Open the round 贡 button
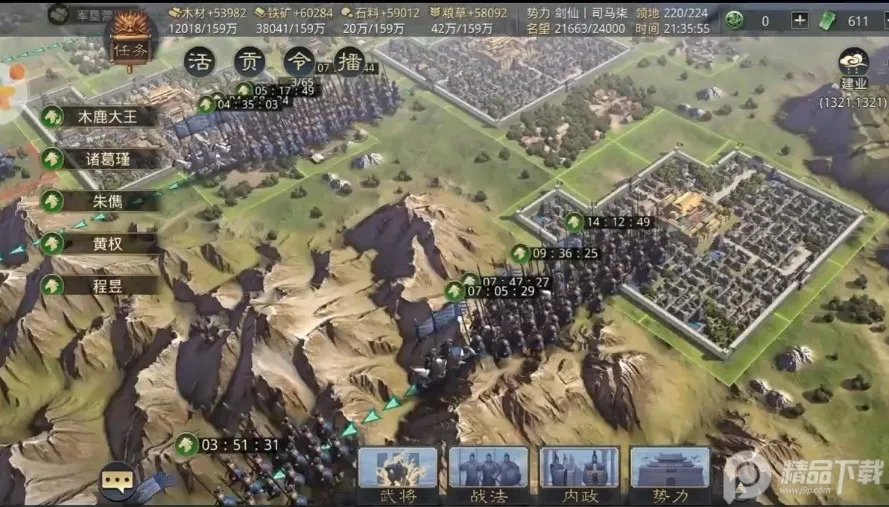The image size is (889, 507). point(250,60)
